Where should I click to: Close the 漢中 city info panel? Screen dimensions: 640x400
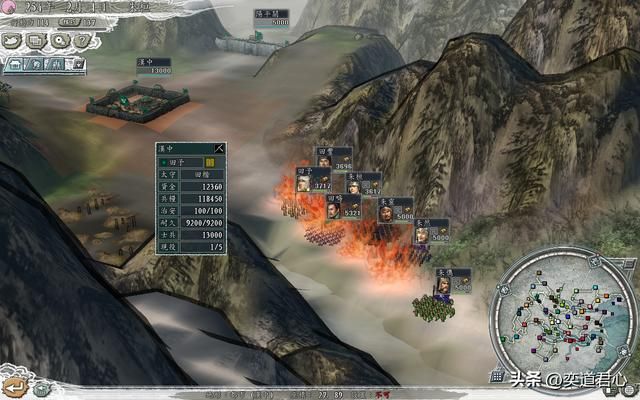[x=220, y=148]
